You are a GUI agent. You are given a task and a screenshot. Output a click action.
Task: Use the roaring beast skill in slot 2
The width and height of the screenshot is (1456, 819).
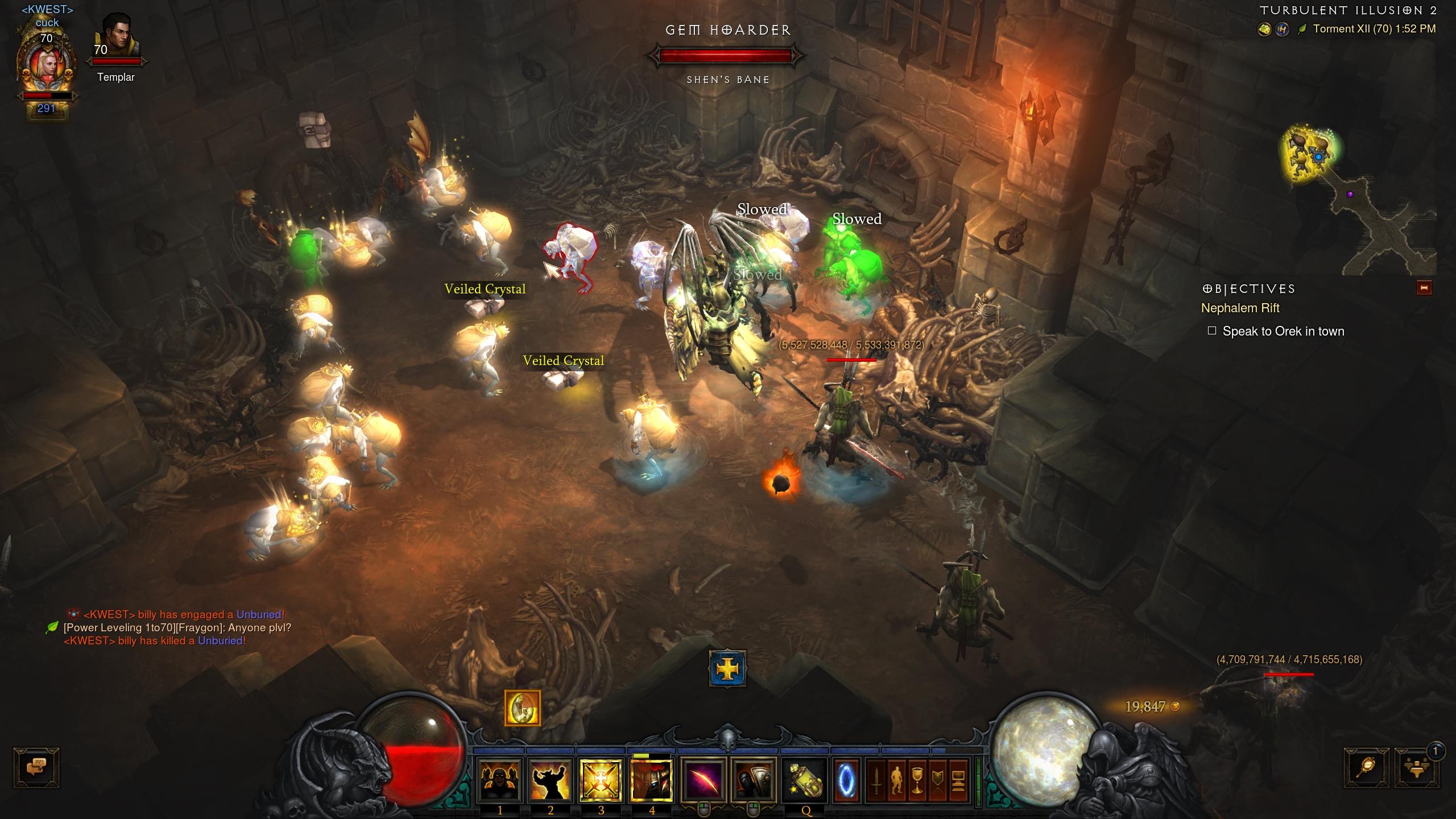[550, 780]
